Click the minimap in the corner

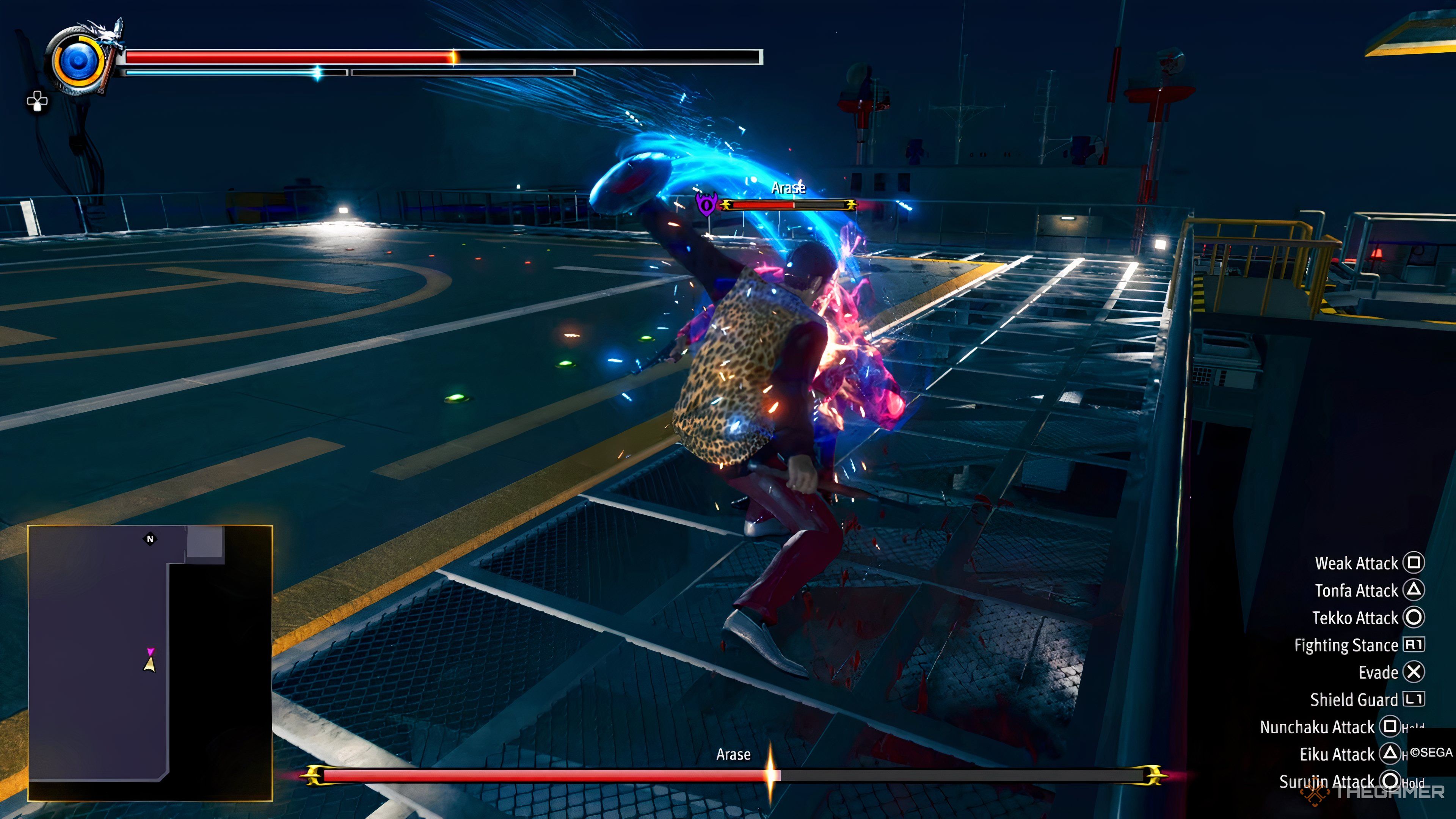pos(150,662)
